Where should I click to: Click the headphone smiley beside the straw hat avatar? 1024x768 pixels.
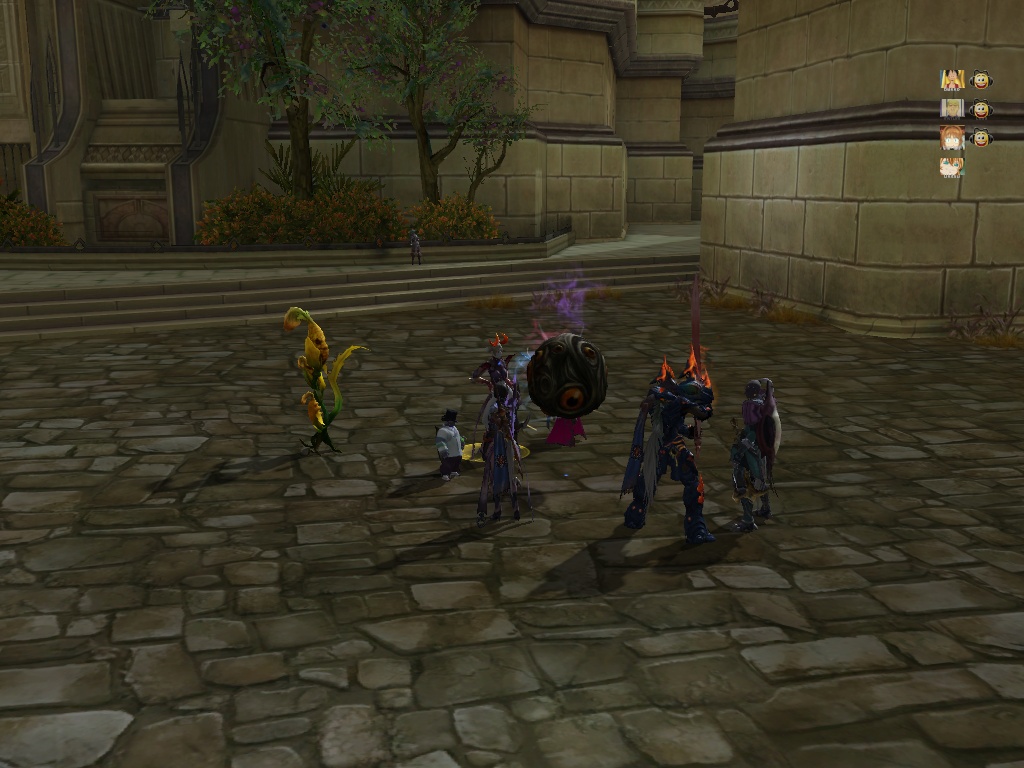(x=981, y=80)
